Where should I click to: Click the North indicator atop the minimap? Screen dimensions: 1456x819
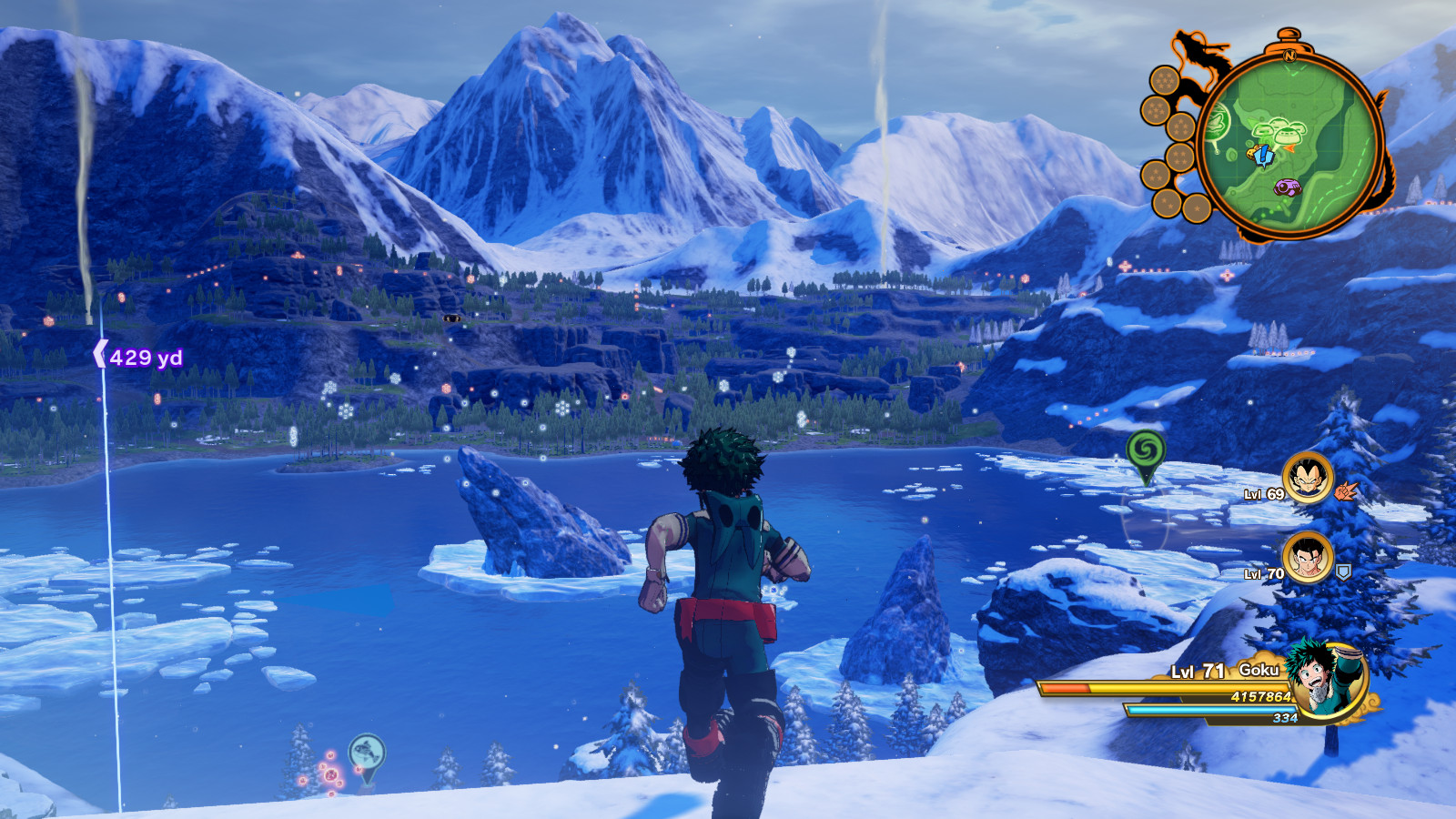click(x=1289, y=56)
